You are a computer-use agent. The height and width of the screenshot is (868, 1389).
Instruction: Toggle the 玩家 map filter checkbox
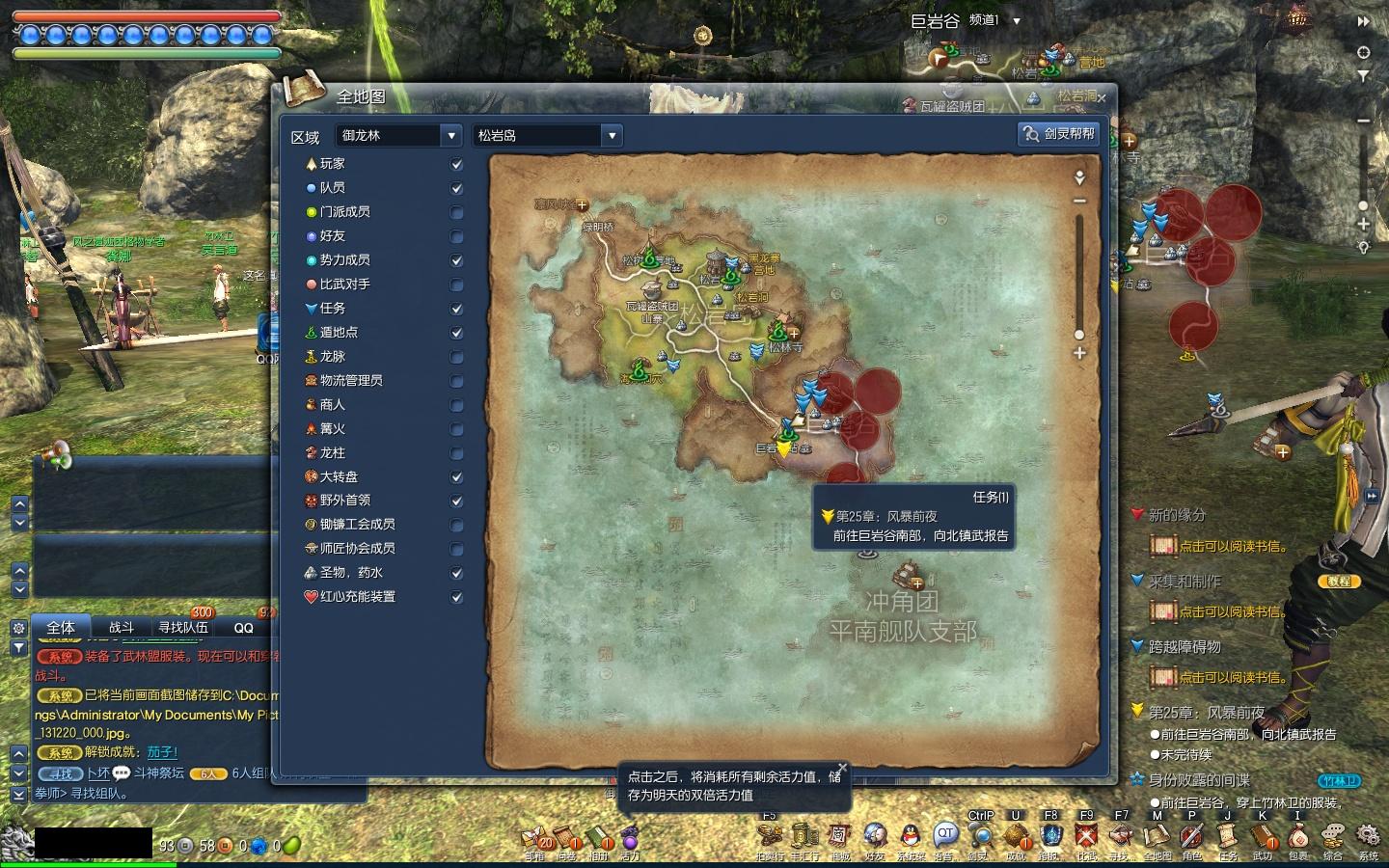coord(457,165)
